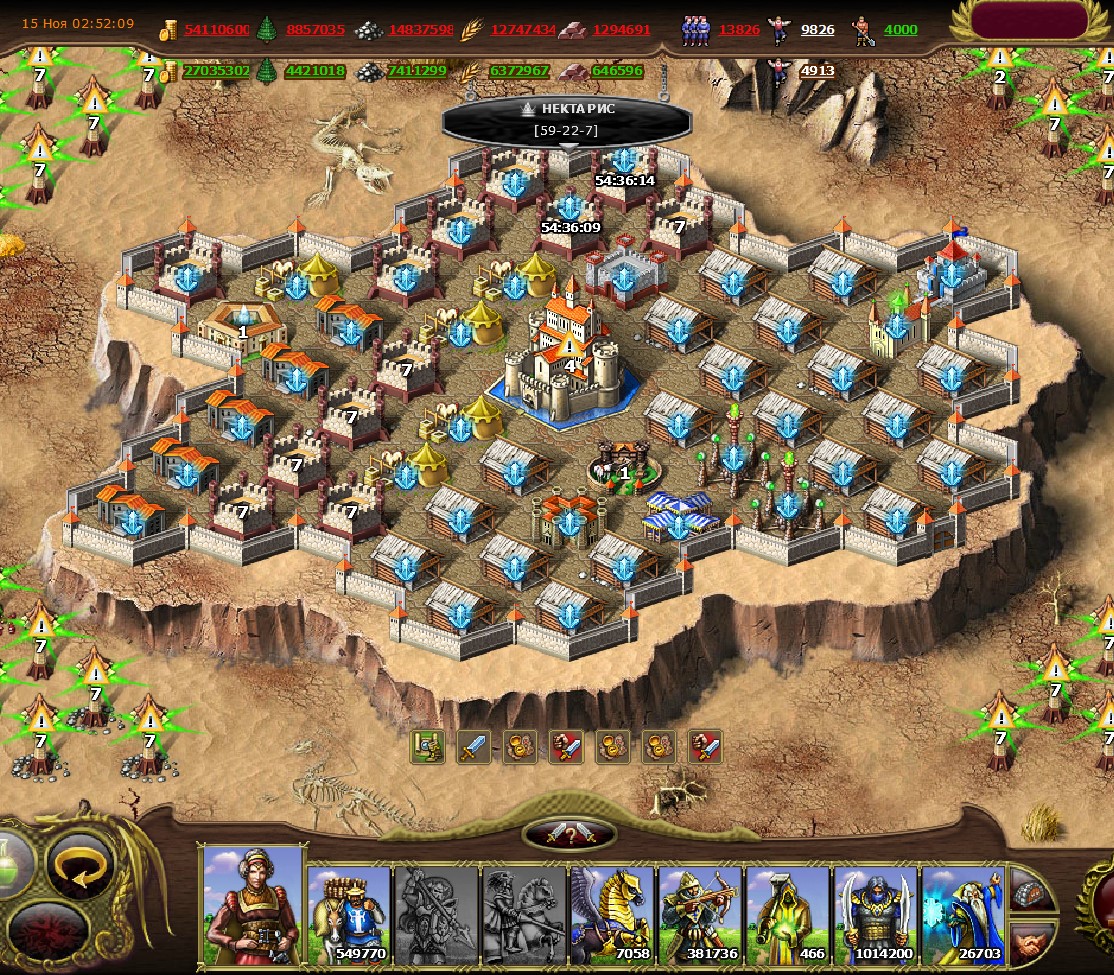Open the handshake diplomacy button
The width and height of the screenshot is (1114, 975).
pos(1031,940)
